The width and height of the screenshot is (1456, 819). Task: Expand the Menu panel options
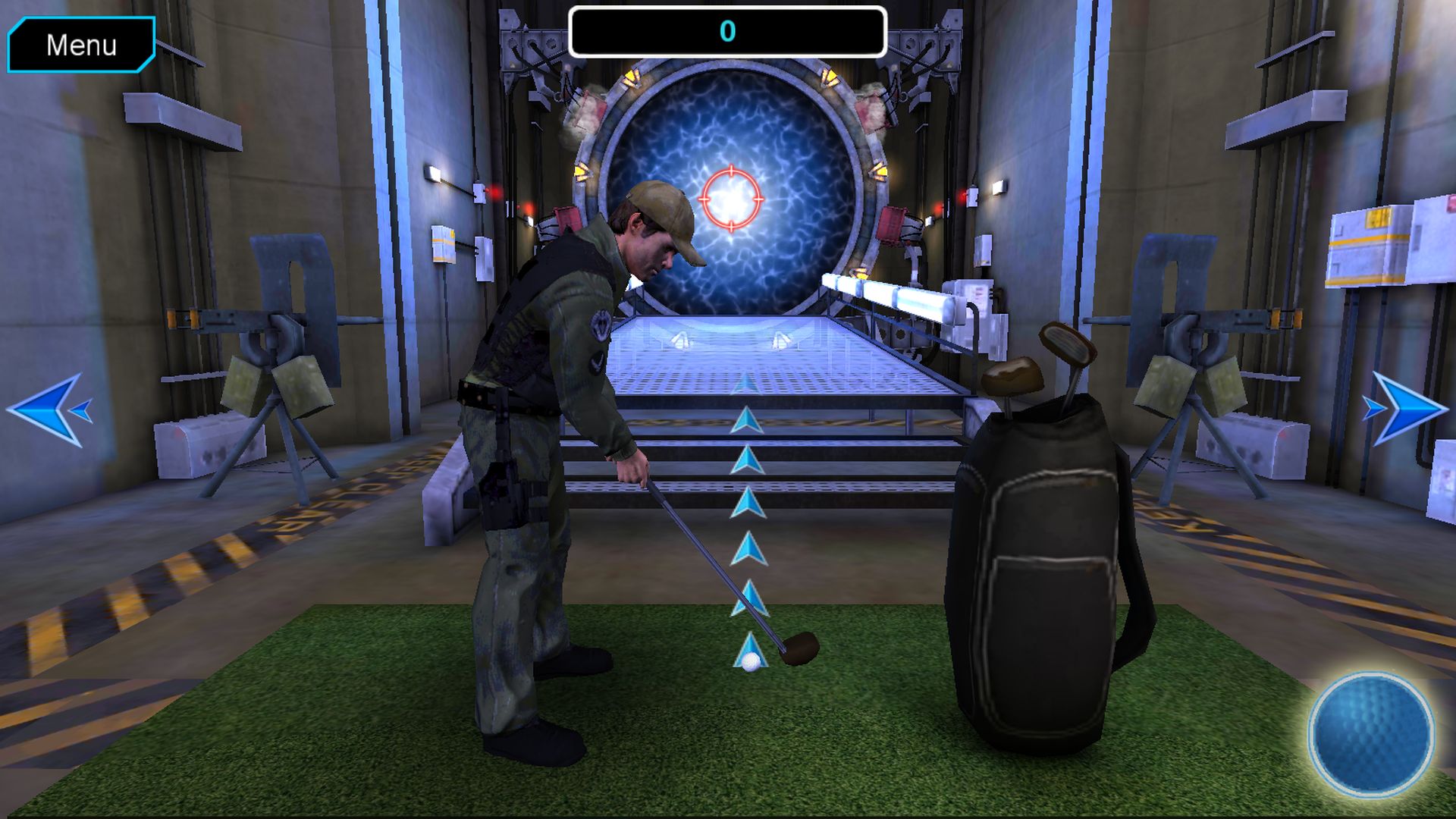(81, 45)
